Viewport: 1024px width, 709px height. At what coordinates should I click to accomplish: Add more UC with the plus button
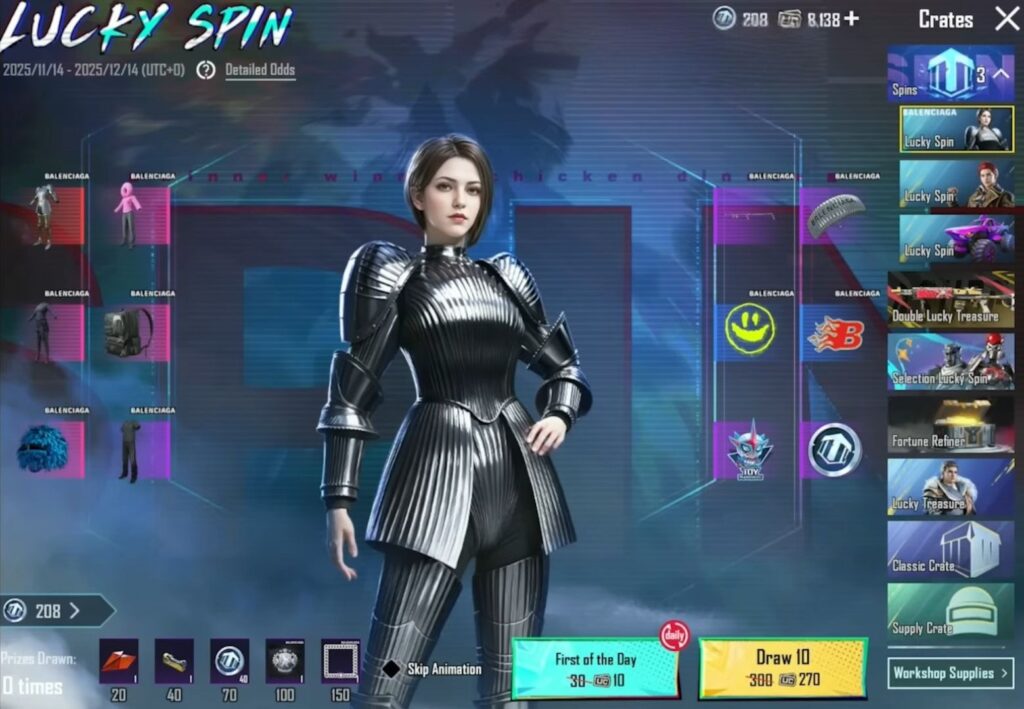tap(851, 19)
